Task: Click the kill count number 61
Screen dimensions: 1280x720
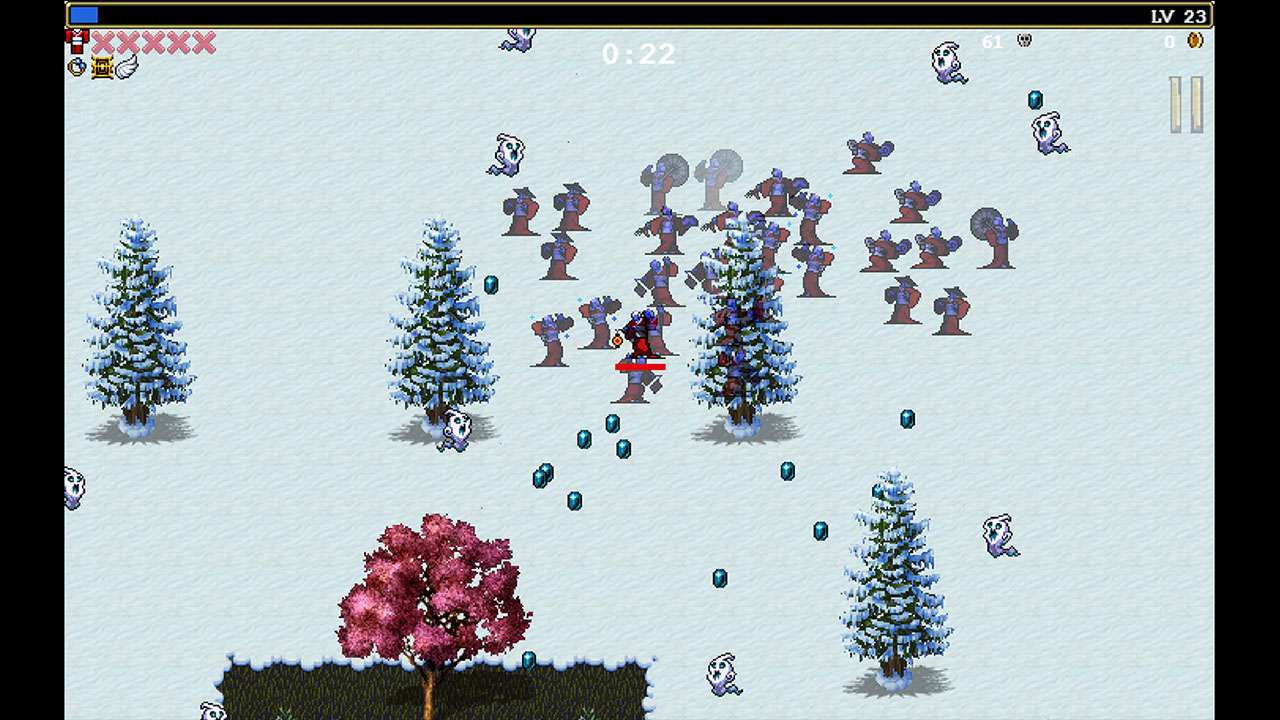Action: coord(993,42)
